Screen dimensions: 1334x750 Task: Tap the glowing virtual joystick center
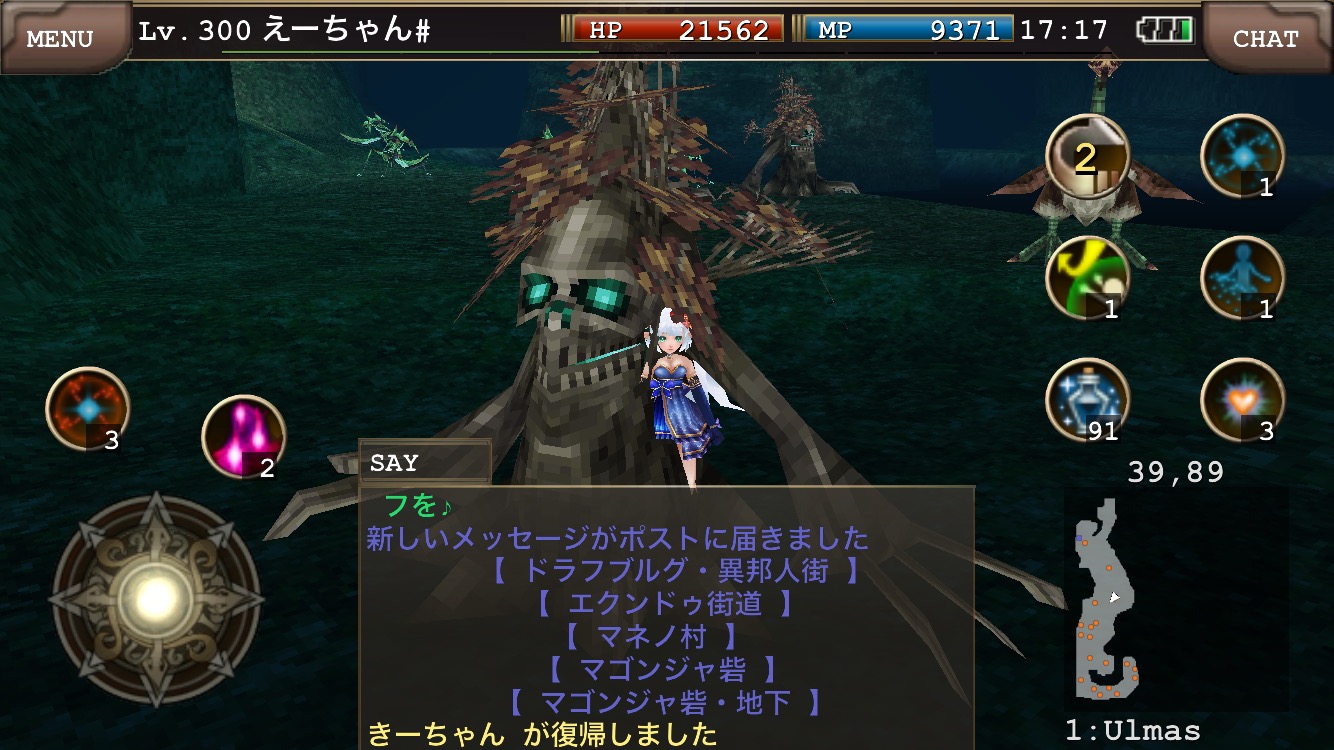pos(156,599)
